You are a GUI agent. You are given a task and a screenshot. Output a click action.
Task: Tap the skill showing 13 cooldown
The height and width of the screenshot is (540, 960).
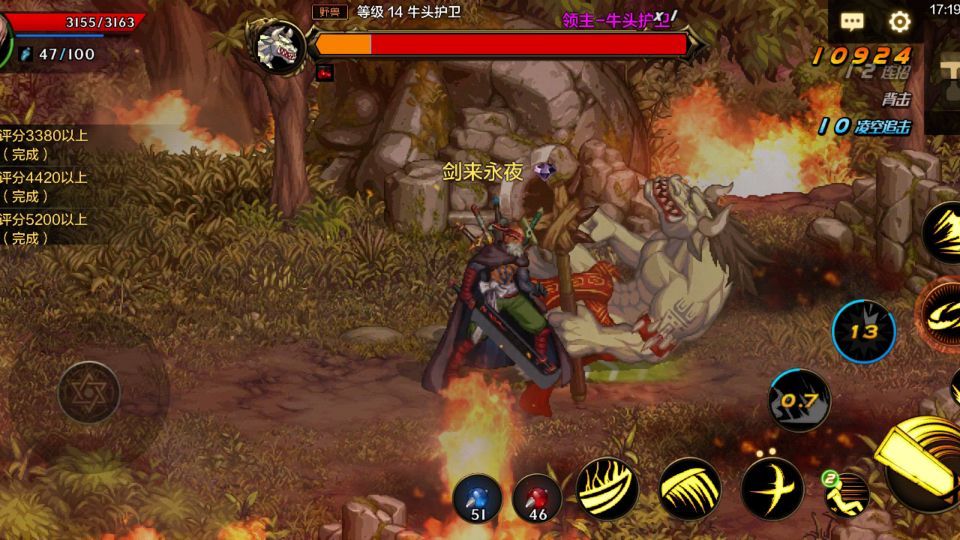863,331
